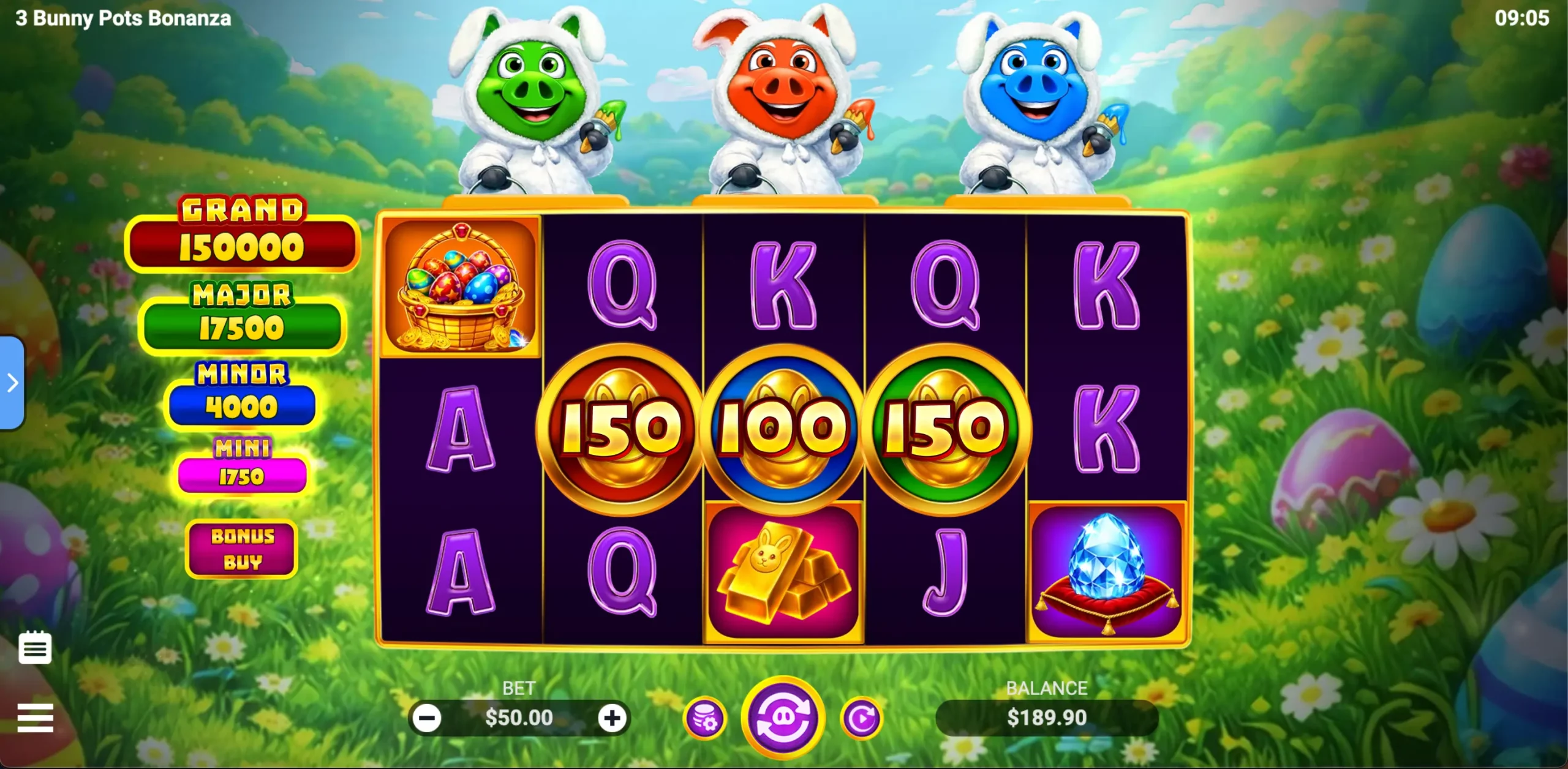Open the coin stack bet settings
Image resolution: width=1568 pixels, height=769 pixels.
pyautogui.click(x=705, y=718)
